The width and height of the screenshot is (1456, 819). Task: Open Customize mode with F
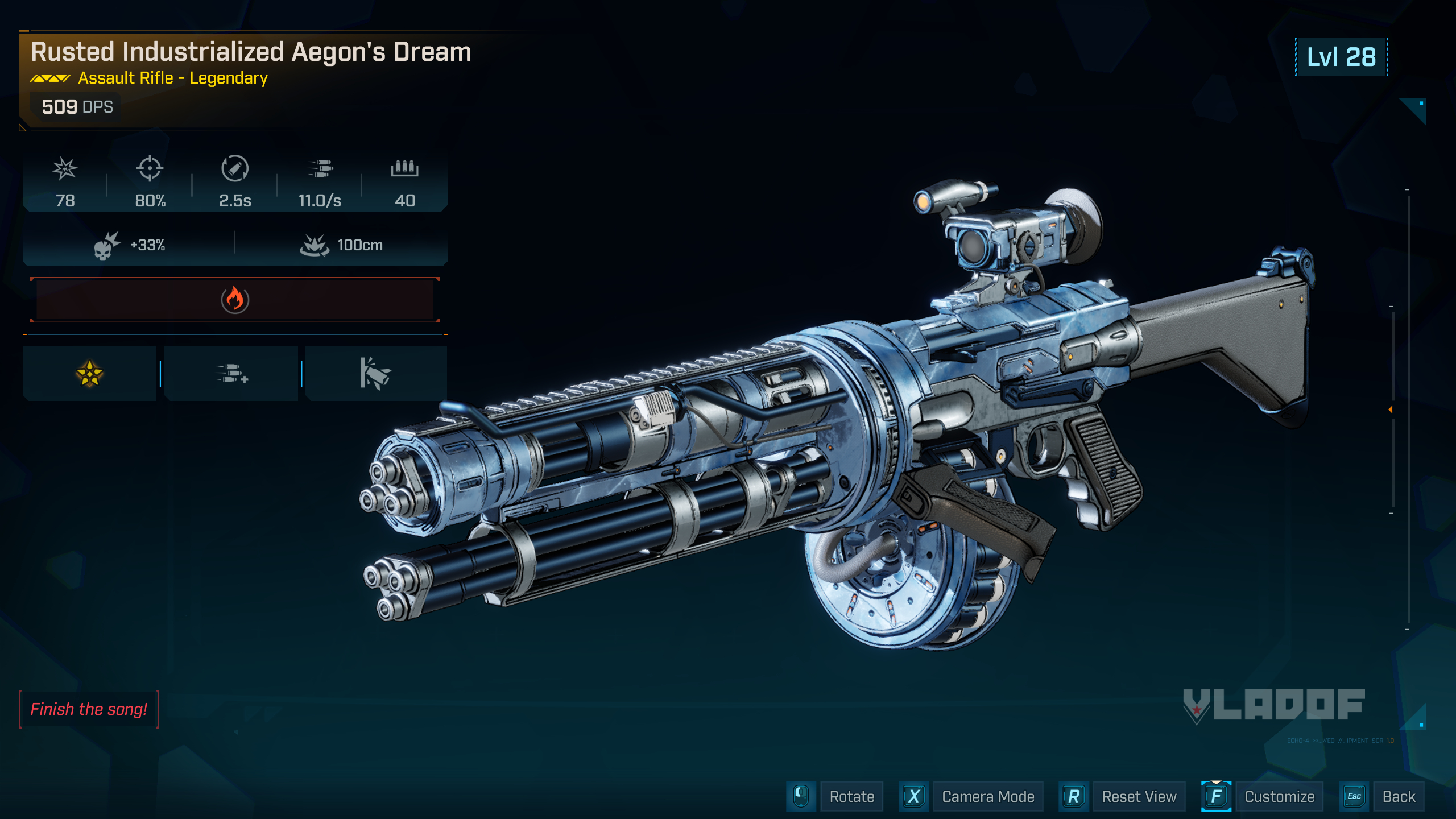(1280, 796)
